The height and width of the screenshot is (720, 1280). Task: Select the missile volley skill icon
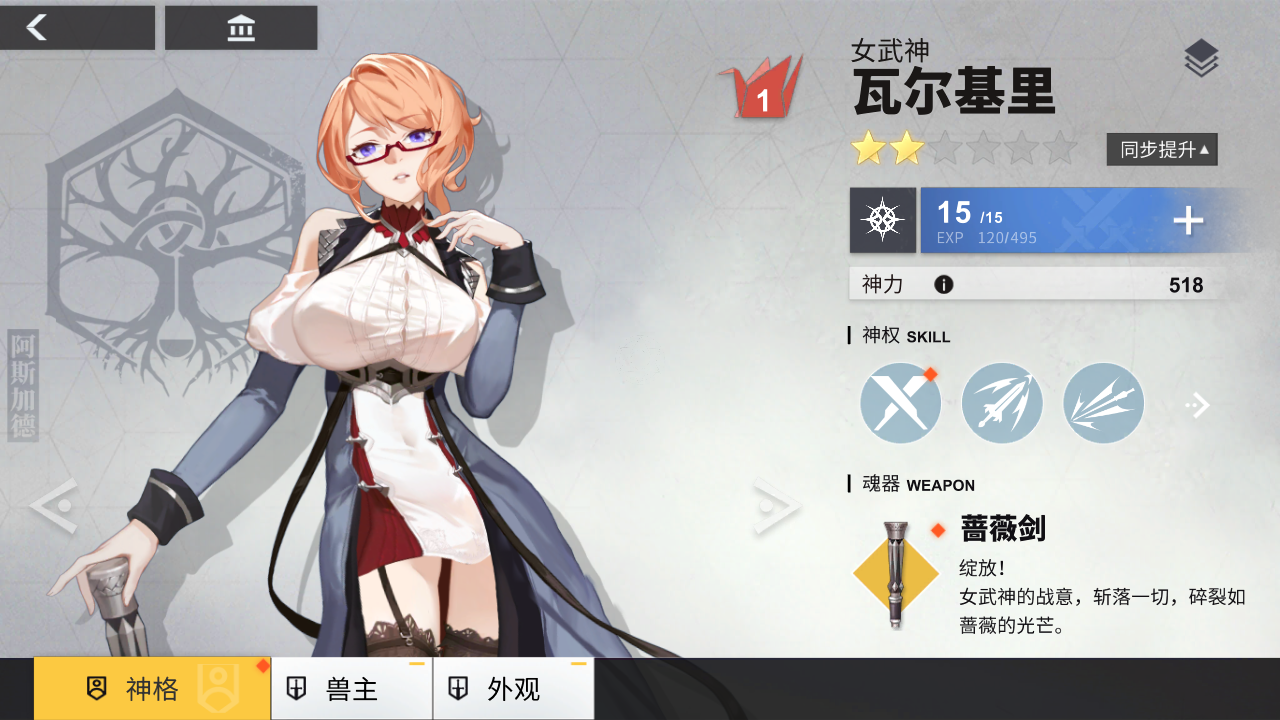coord(1002,402)
